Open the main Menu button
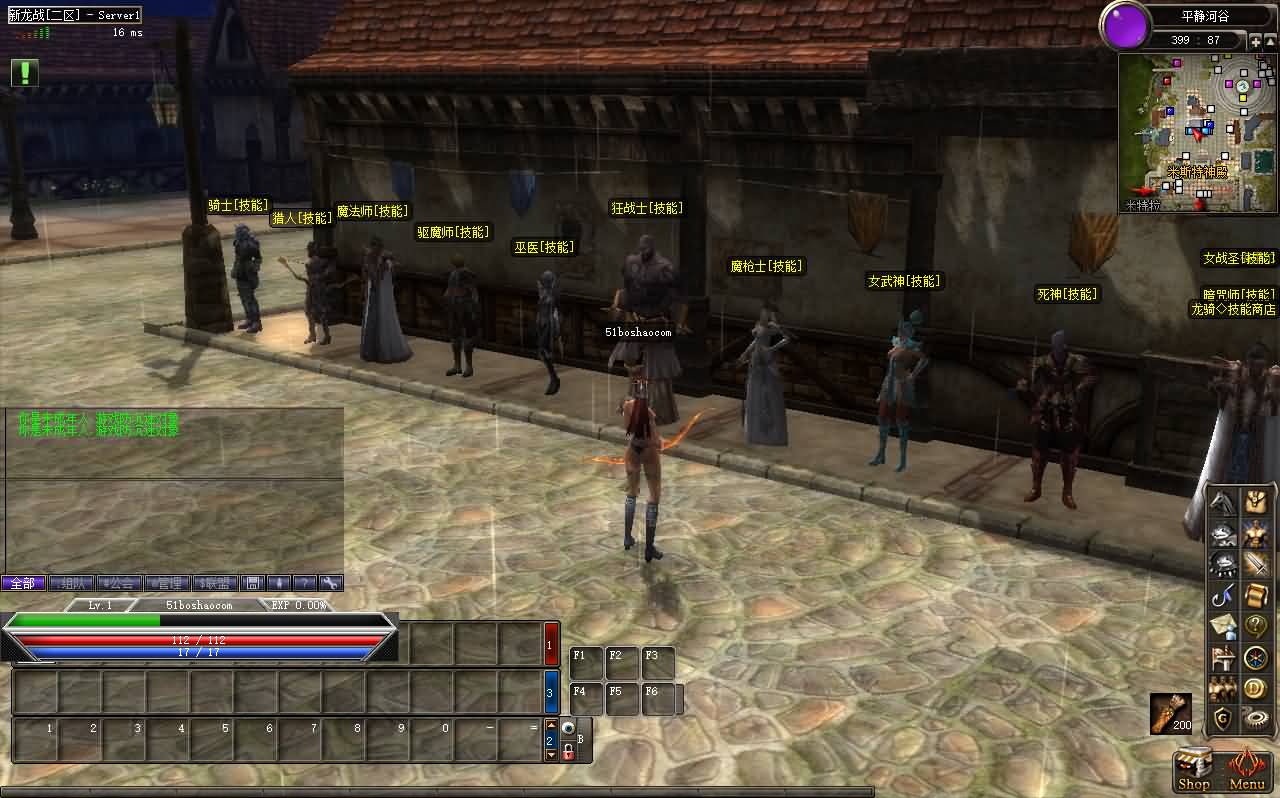The width and height of the screenshot is (1280, 798). pos(1247,771)
